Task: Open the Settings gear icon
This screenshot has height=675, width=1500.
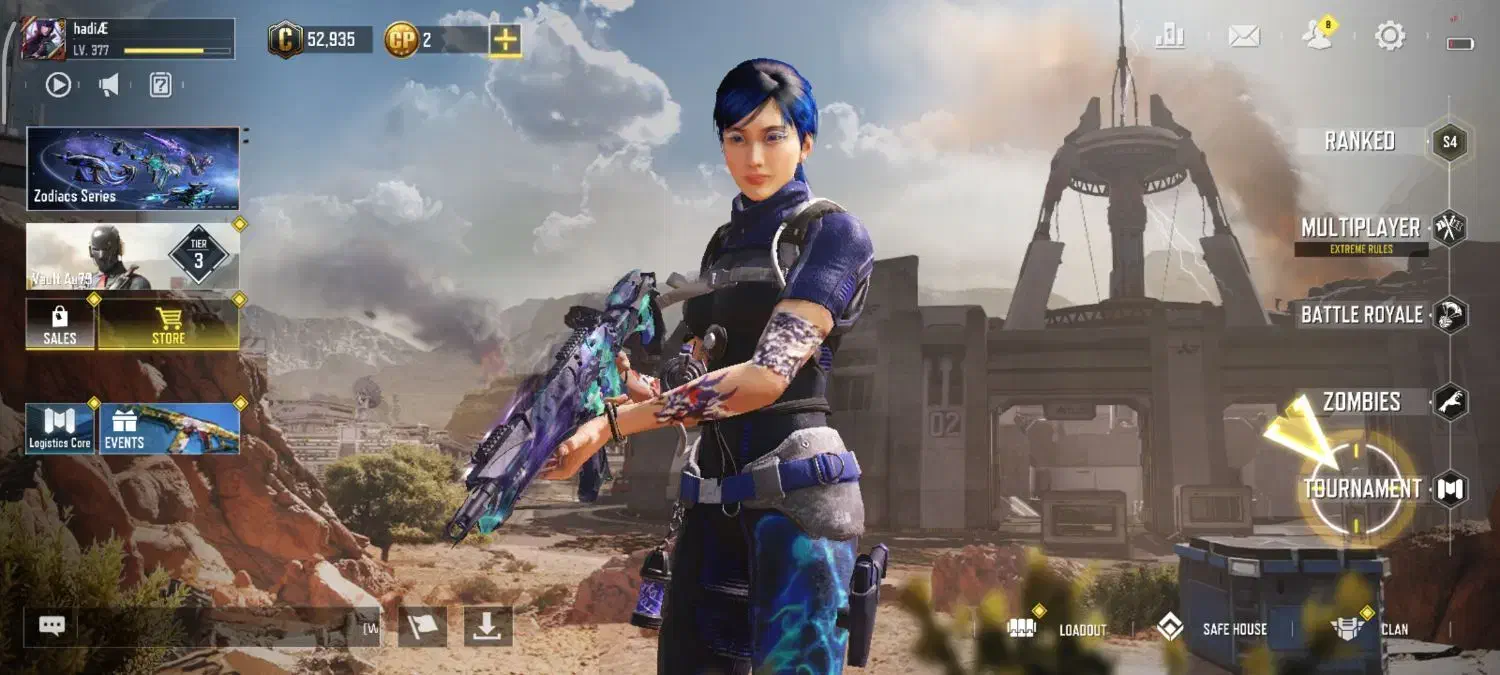Action: point(1390,37)
